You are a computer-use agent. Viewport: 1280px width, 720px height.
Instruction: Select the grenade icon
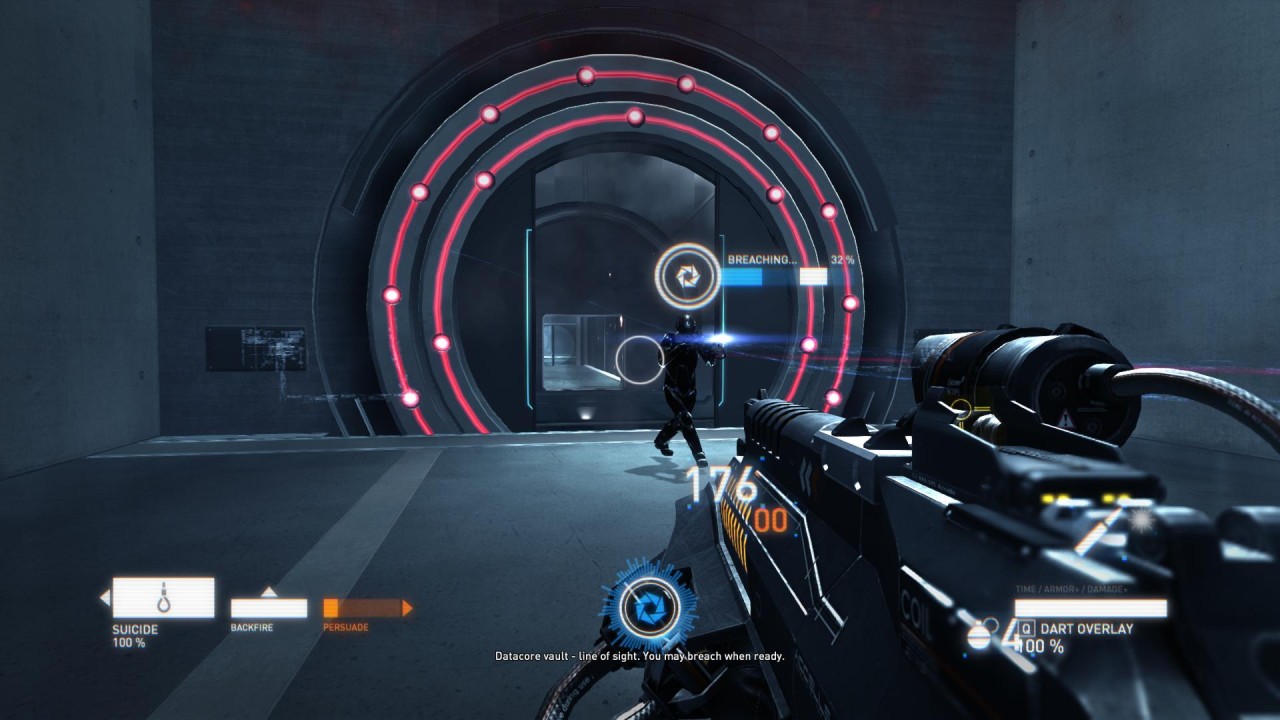[x=979, y=634]
